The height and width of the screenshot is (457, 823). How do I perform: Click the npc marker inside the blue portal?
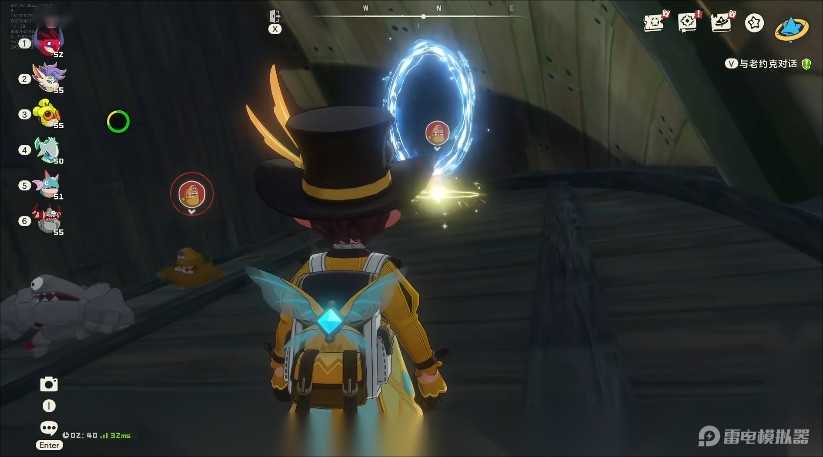click(436, 132)
